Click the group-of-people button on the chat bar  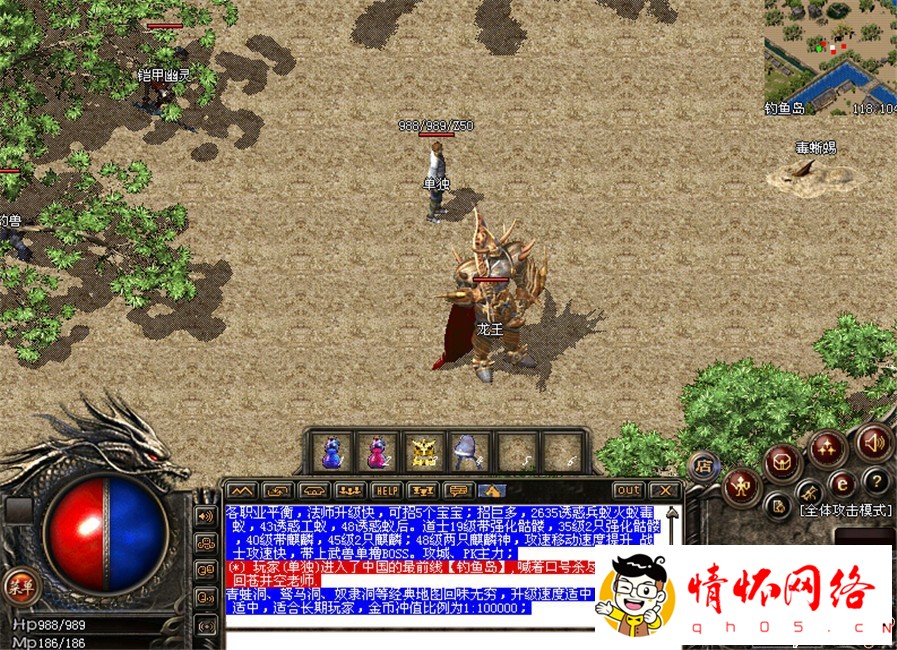pos(348,490)
